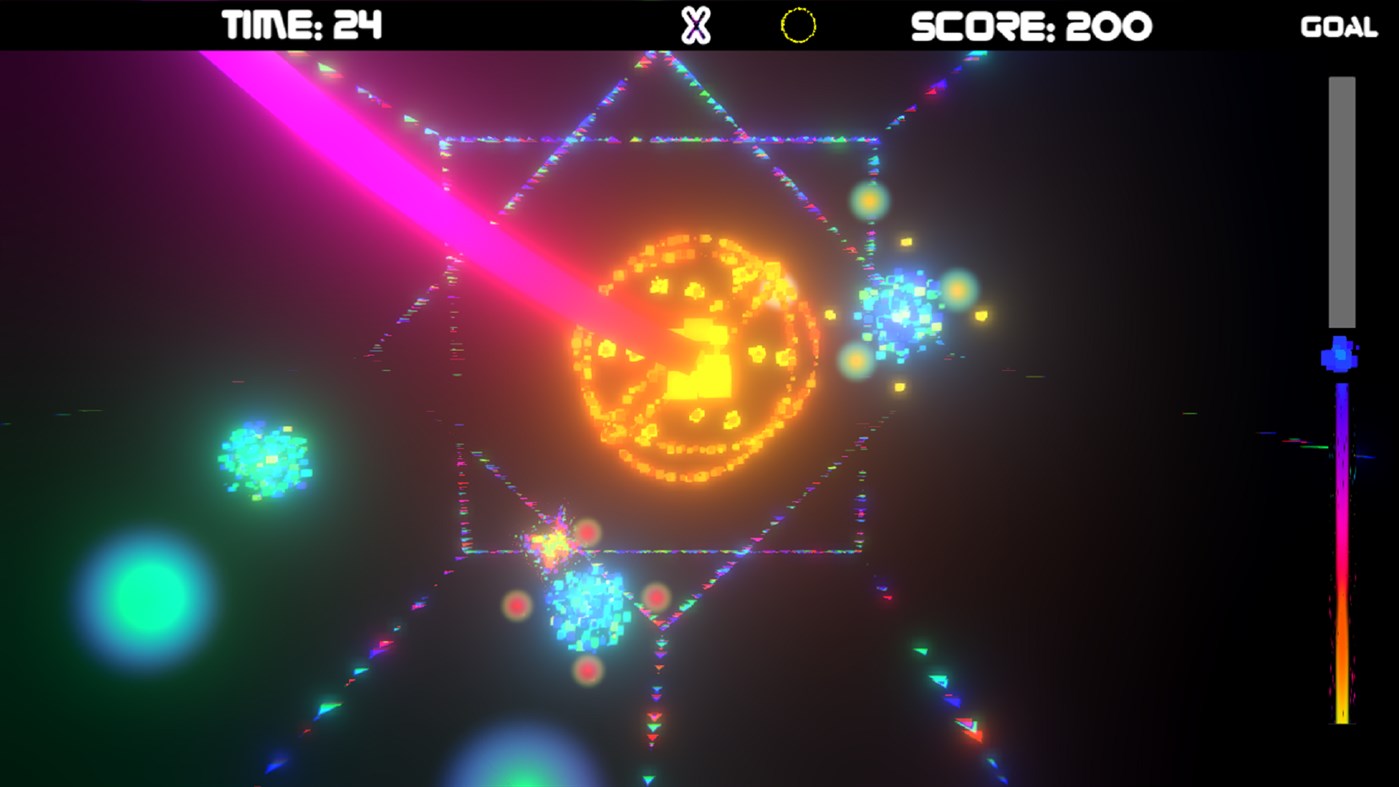Image resolution: width=1399 pixels, height=787 pixels.
Task: Click the rainbow gradient bar on the right
Action: pyautogui.click(x=1341, y=550)
